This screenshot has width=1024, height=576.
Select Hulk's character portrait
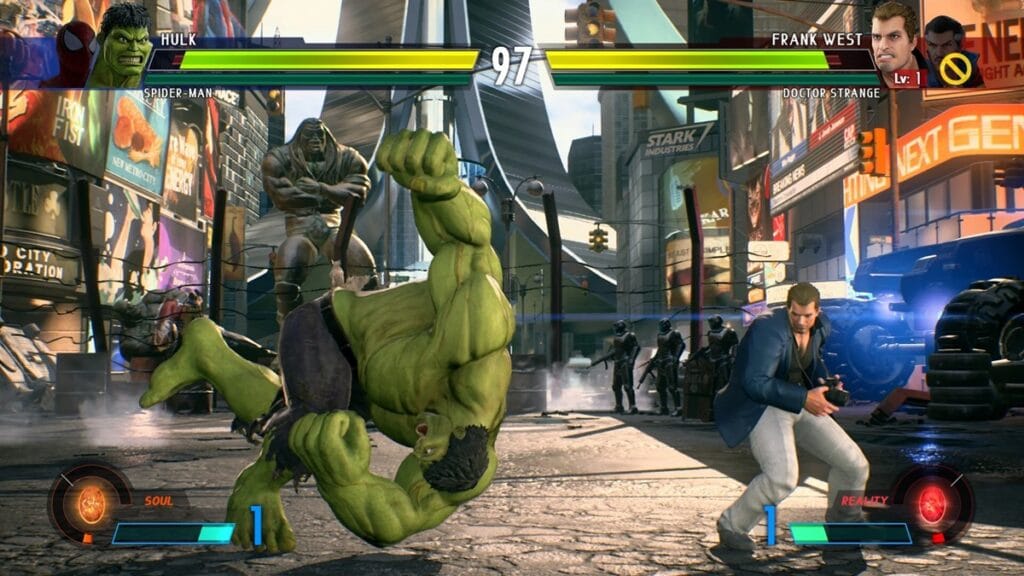pos(122,47)
